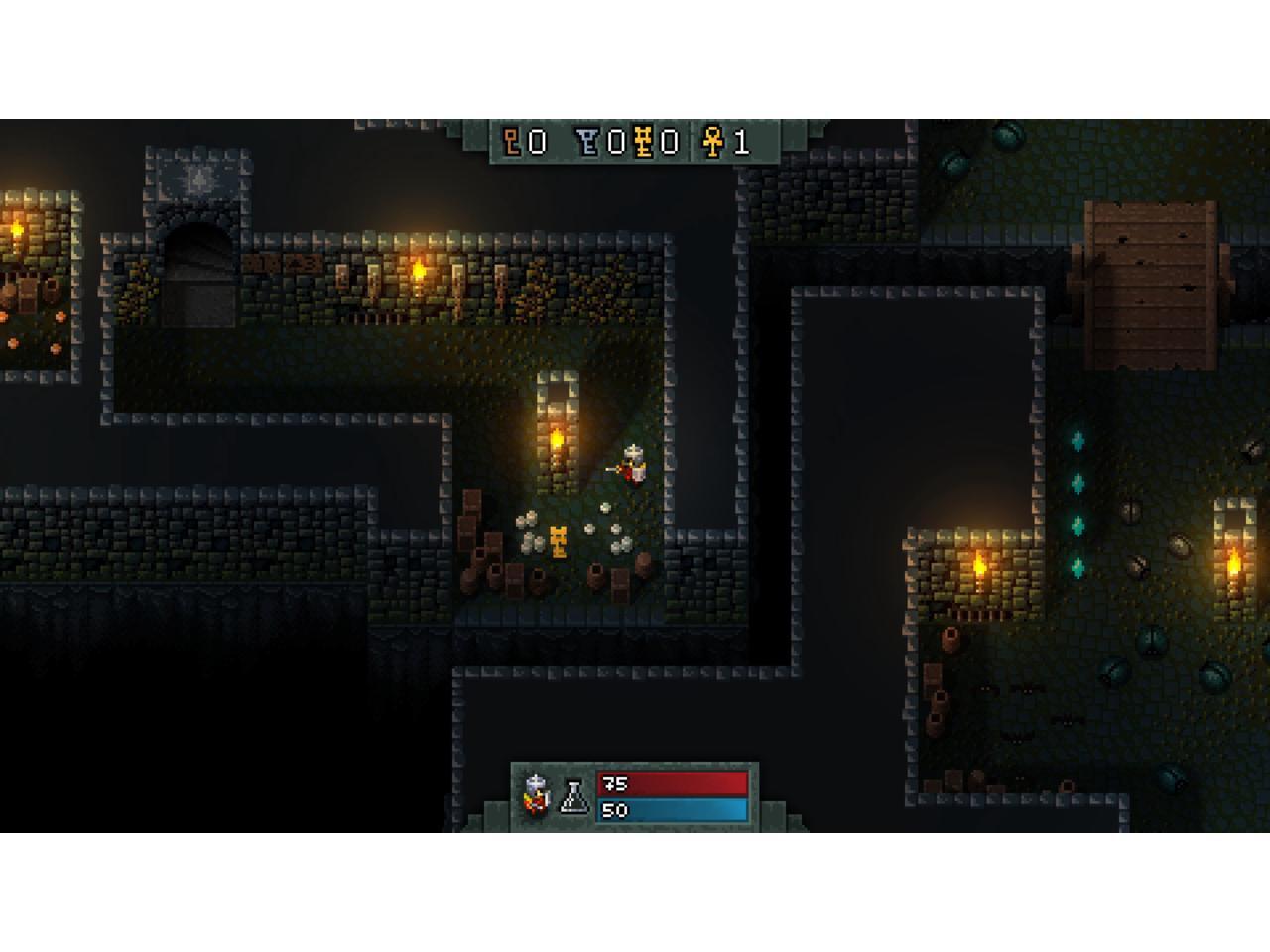Screen dimensions: 1270x952
Task: Select the potion flask icon
Action: pos(574,796)
